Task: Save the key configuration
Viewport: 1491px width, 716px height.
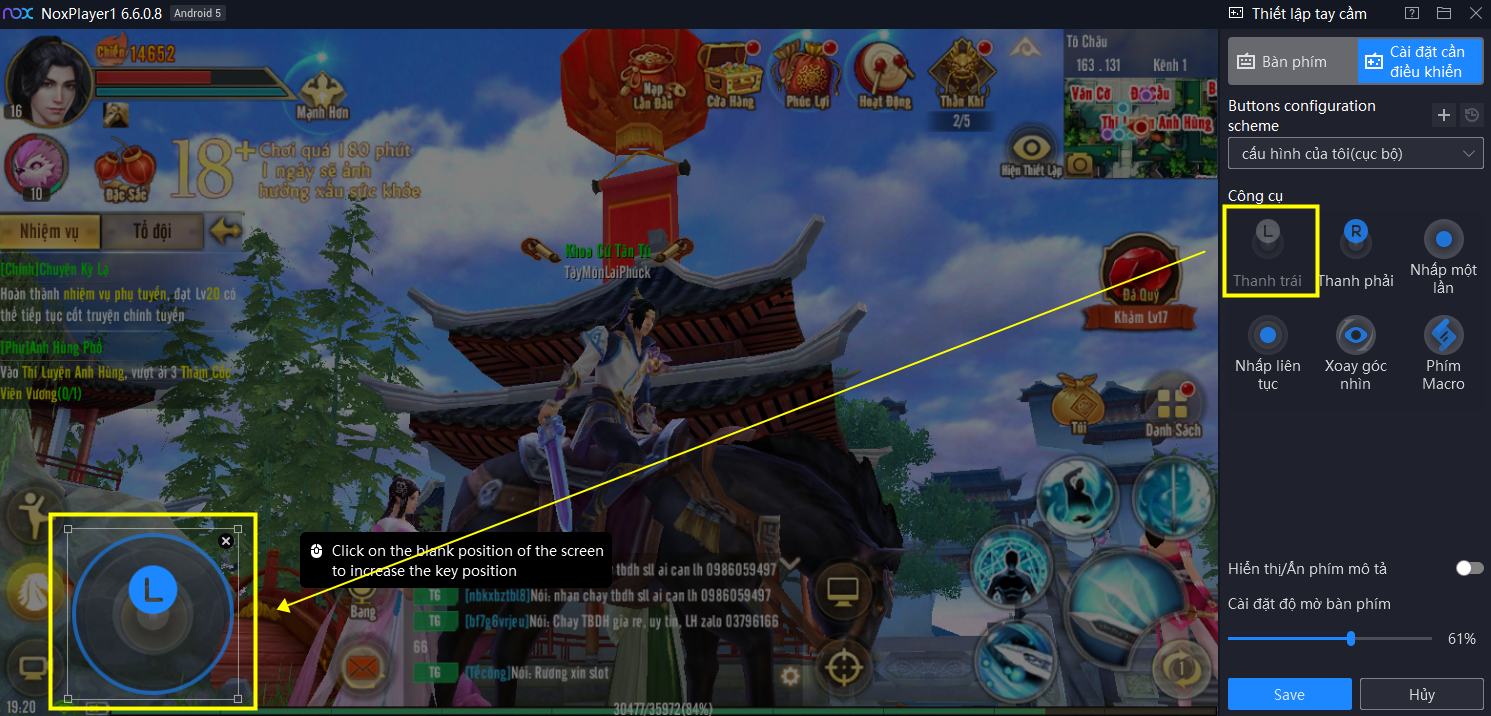Action: 1289,694
